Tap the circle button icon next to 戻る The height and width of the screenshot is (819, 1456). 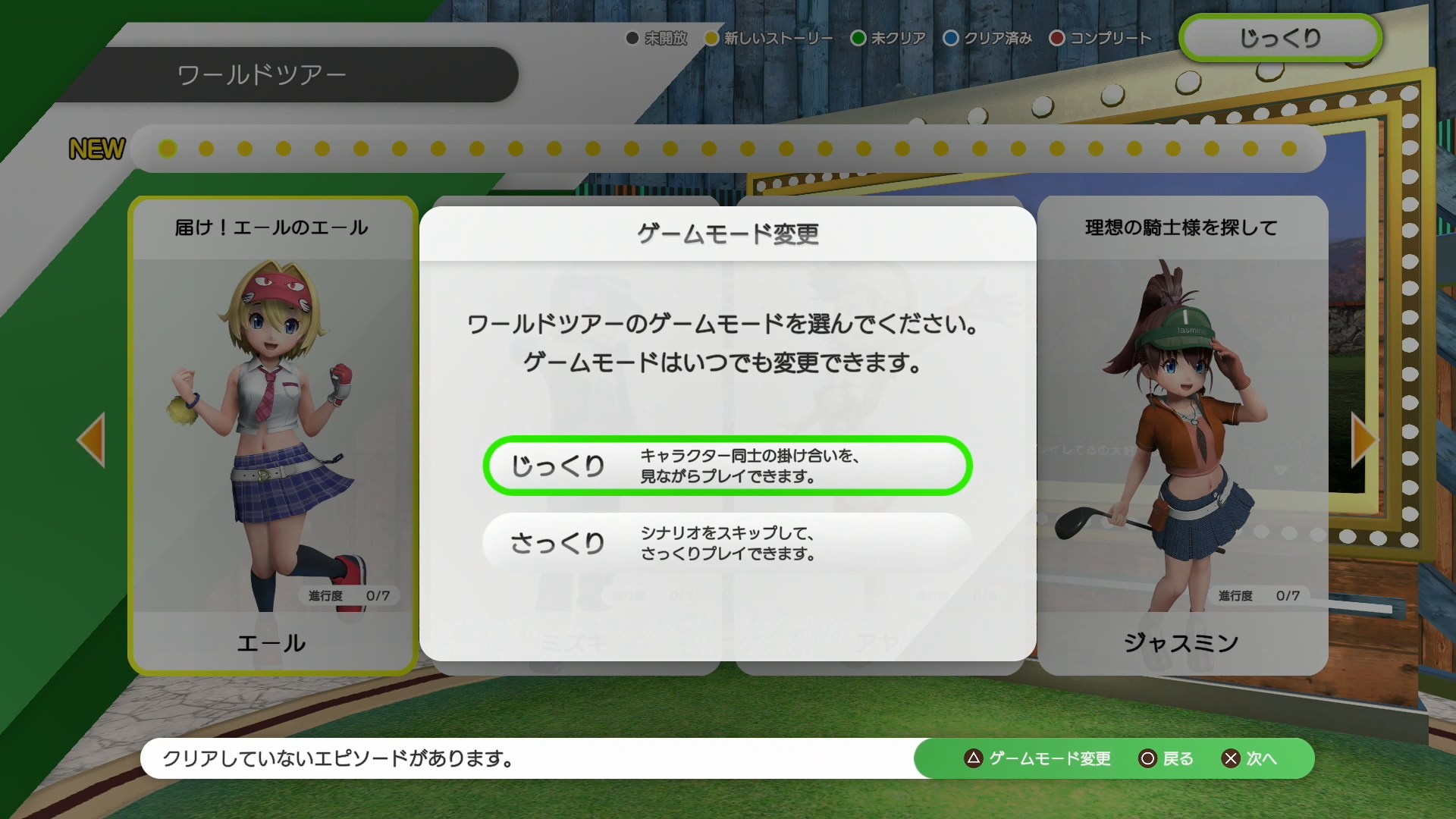[1147, 758]
